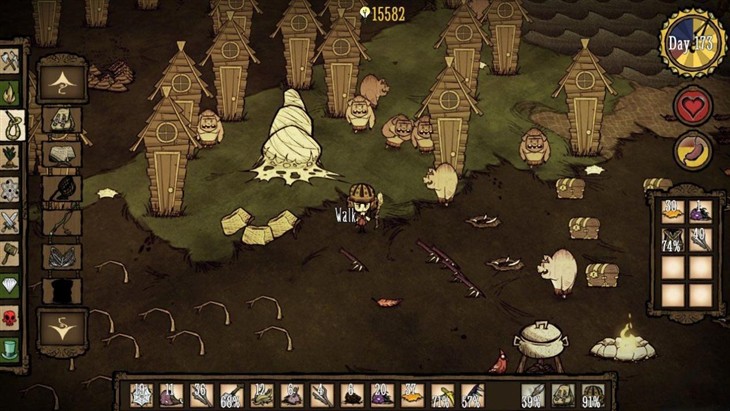Open the Tools crafting tab

[x=9, y=60]
